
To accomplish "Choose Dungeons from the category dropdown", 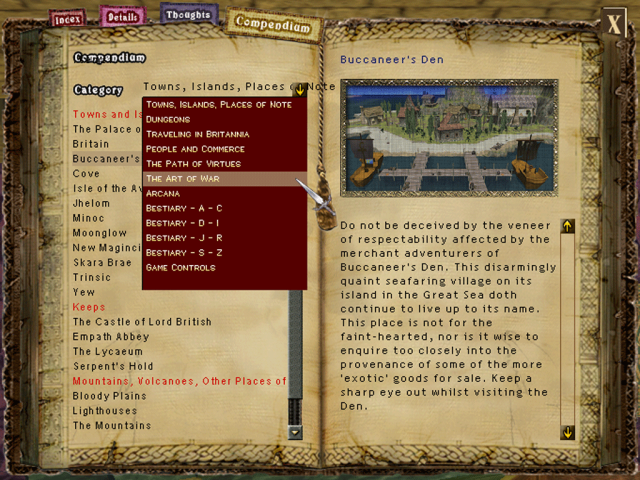I will [x=169, y=118].
